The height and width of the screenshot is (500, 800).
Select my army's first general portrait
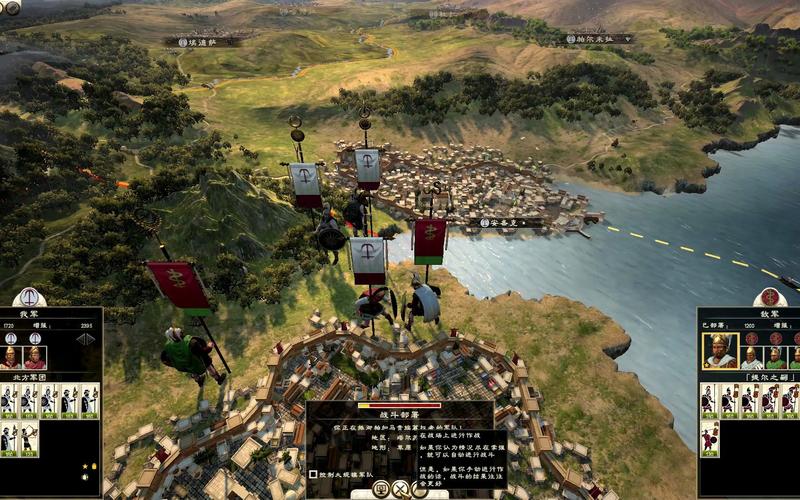(x=11, y=357)
